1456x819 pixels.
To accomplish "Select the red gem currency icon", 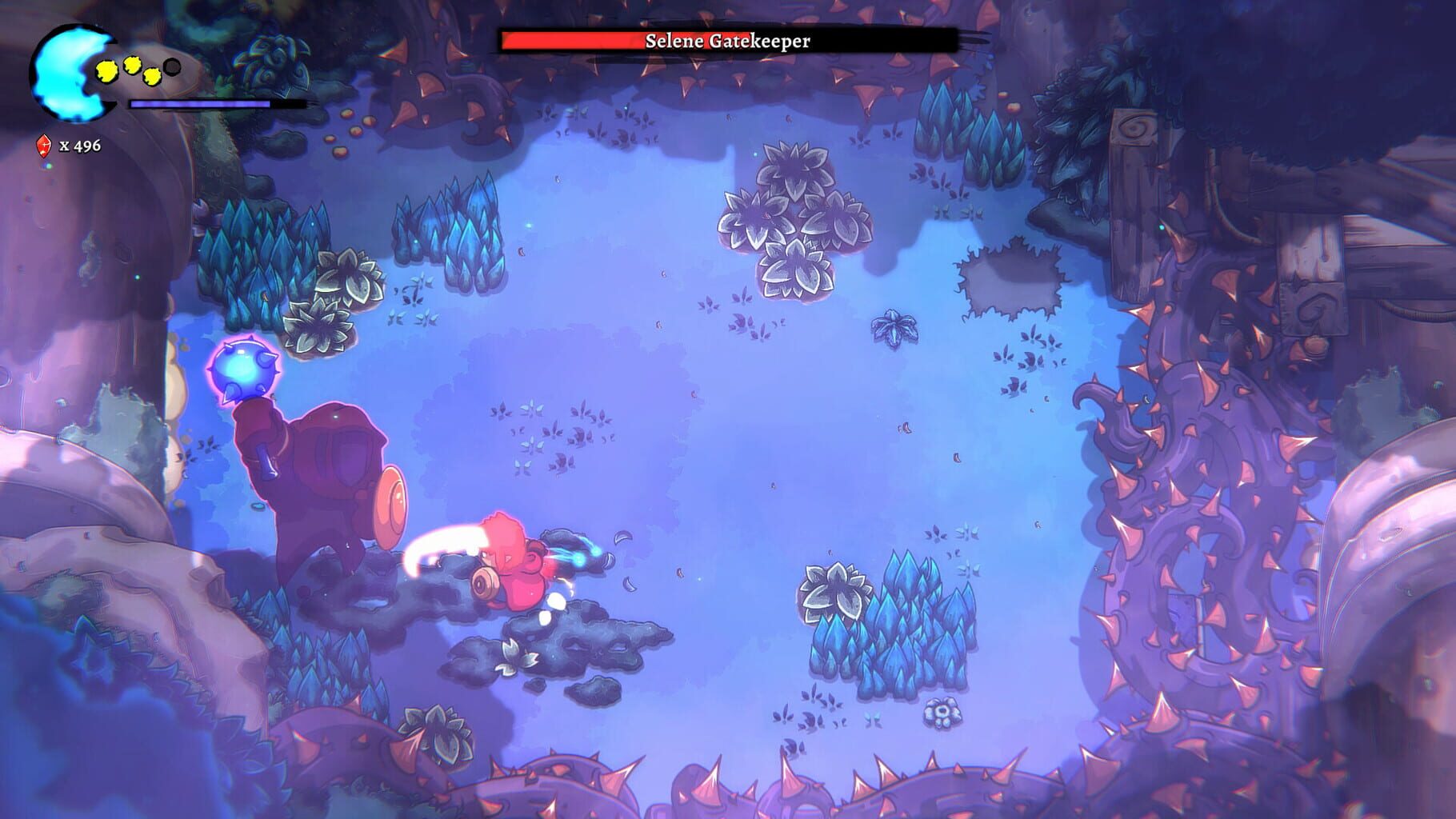I will (x=42, y=146).
